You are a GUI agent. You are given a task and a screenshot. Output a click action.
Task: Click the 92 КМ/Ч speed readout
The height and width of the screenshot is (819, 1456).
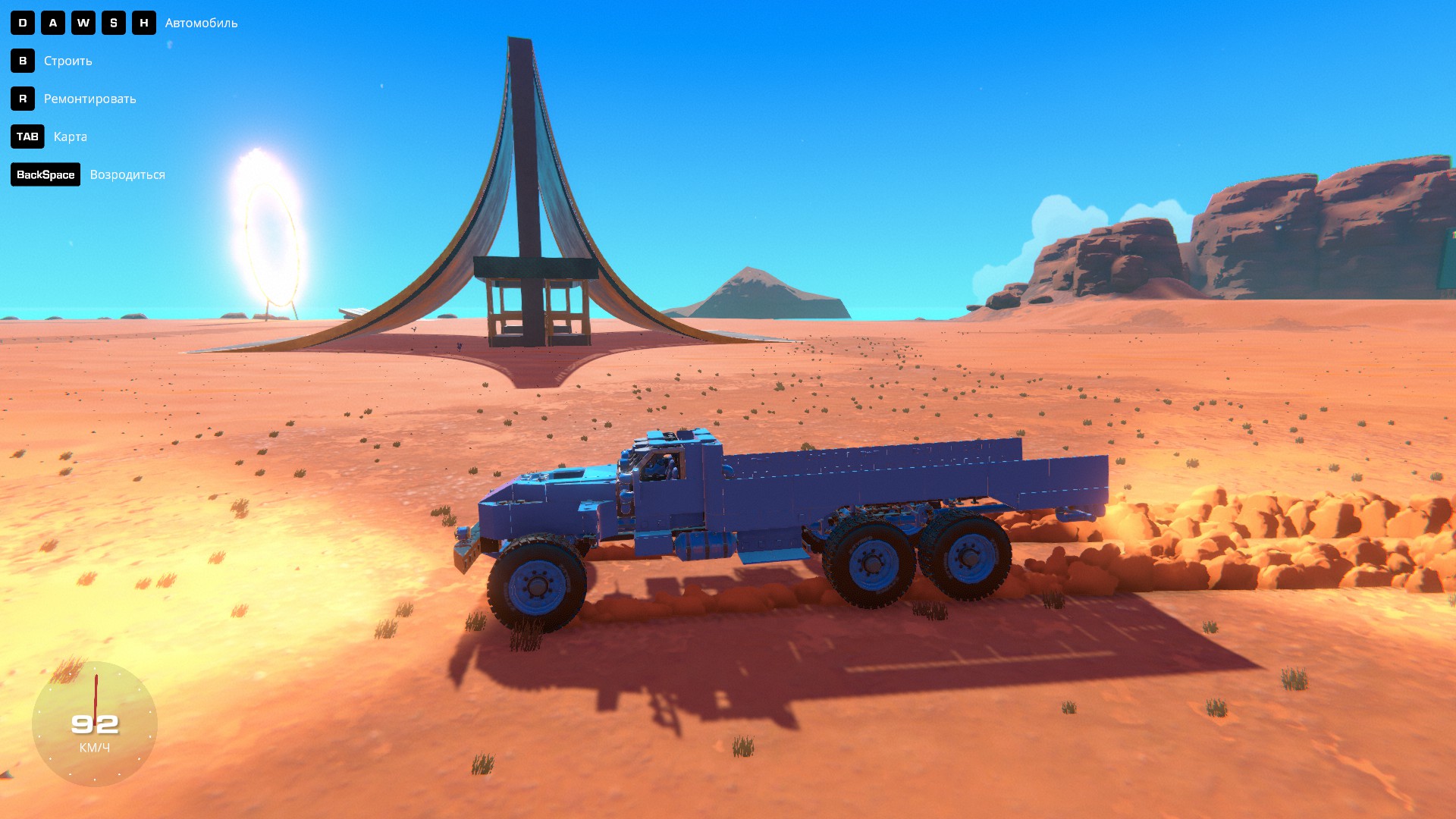click(x=94, y=723)
